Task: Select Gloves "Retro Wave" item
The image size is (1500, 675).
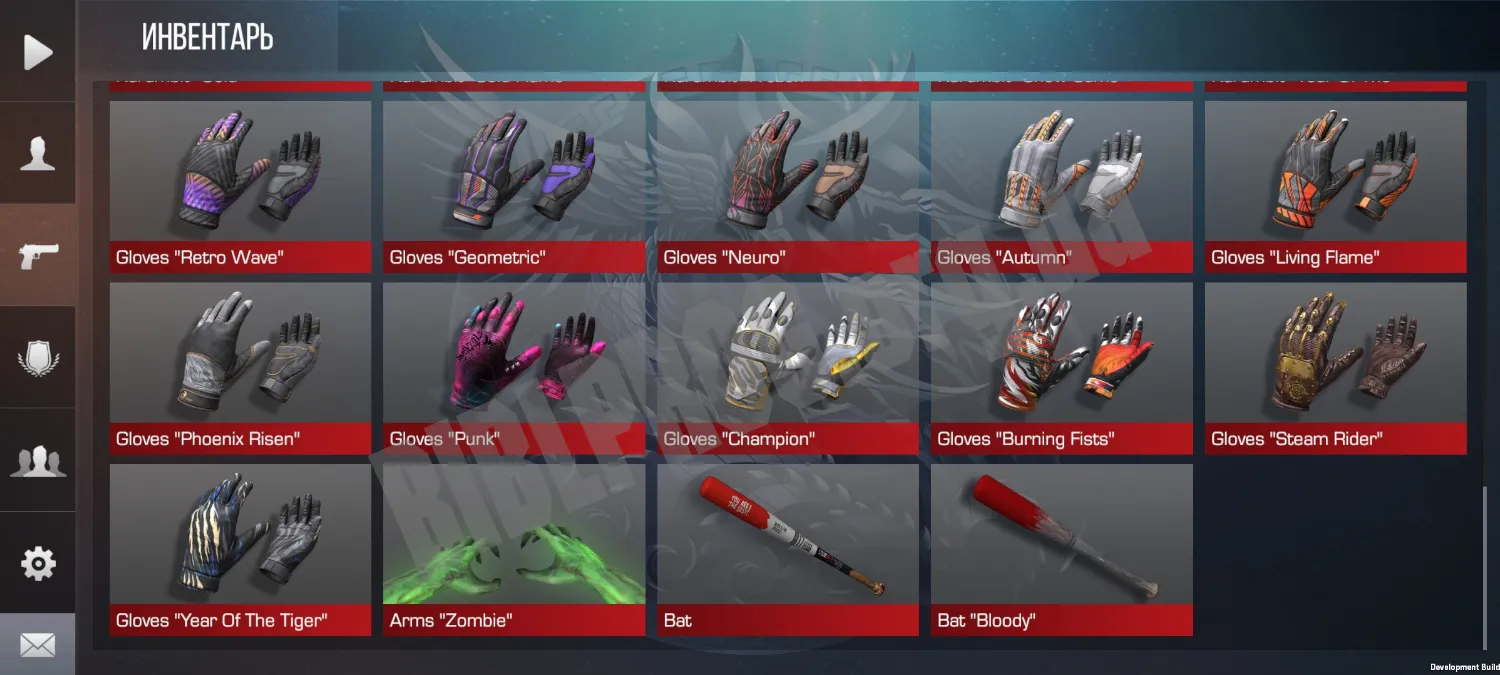Action: coord(240,187)
